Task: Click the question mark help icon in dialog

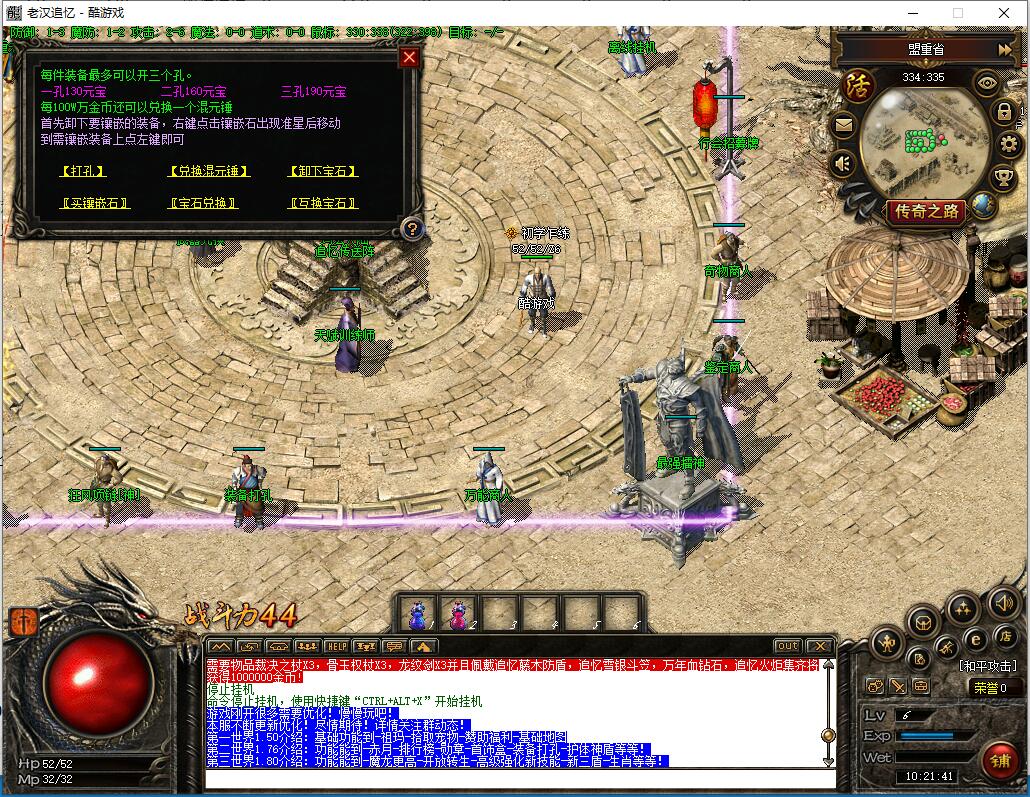Action: 410,229
